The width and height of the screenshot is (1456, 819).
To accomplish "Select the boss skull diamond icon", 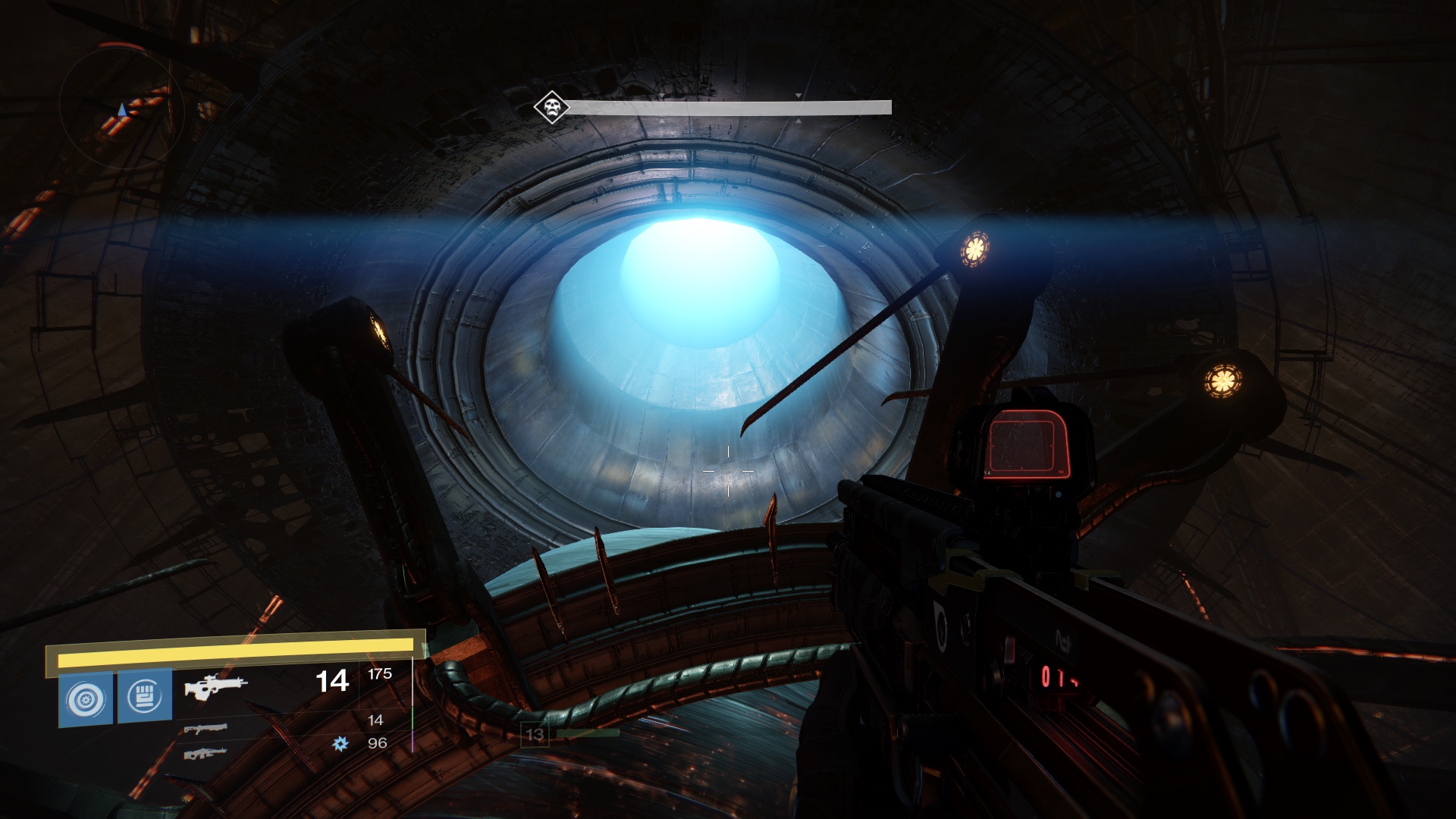I will coord(551,107).
